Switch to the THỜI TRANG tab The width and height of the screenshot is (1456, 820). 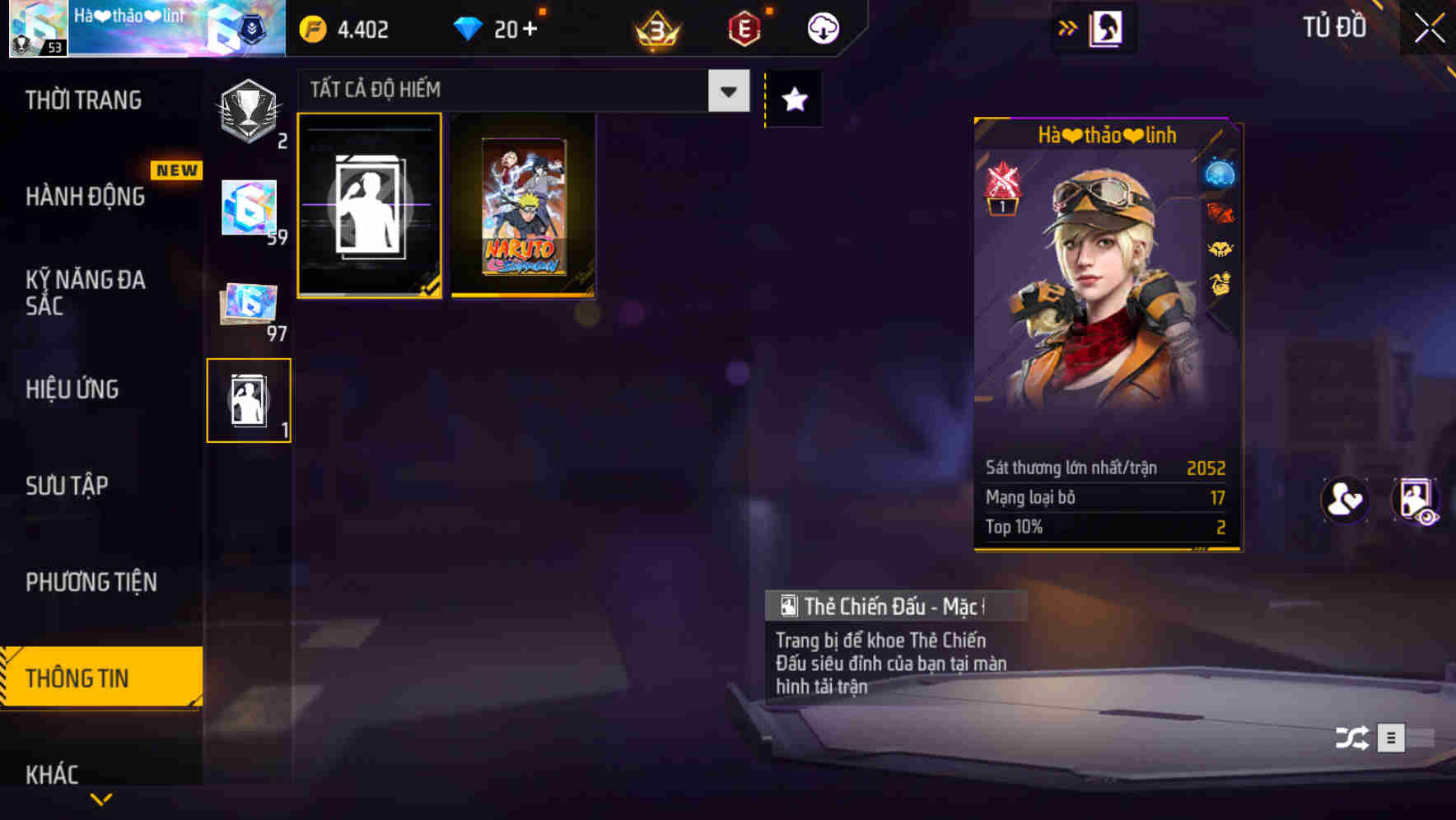(x=82, y=99)
